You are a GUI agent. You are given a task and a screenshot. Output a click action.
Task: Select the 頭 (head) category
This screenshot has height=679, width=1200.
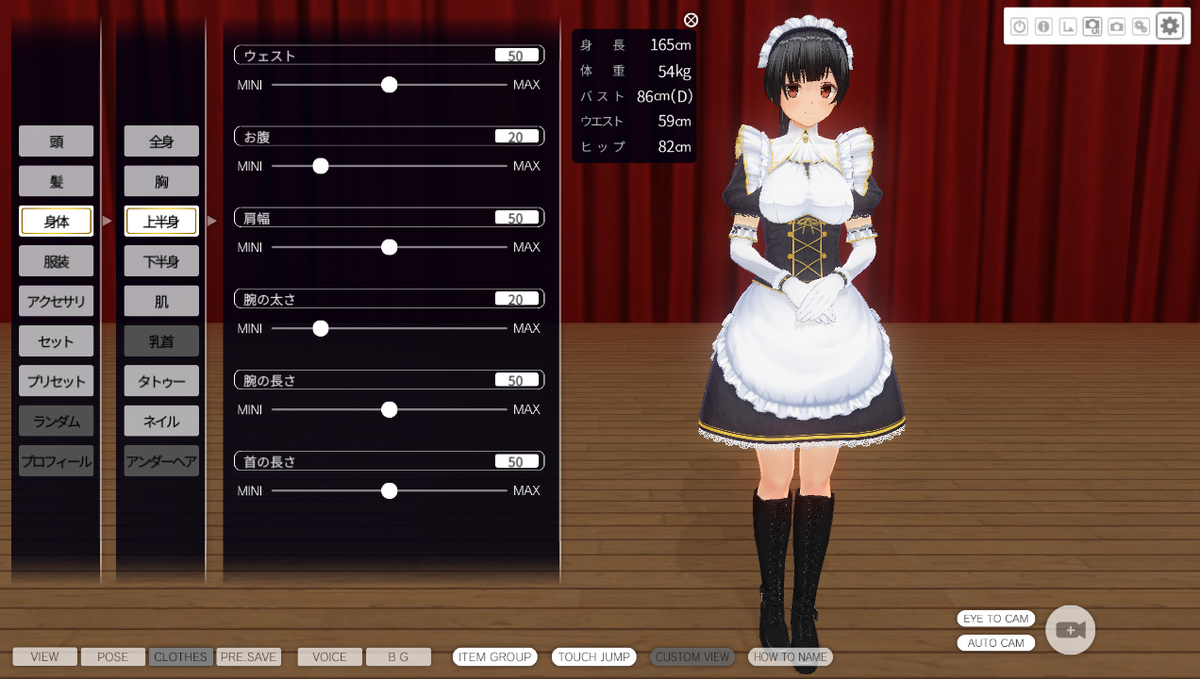pyautogui.click(x=56, y=141)
